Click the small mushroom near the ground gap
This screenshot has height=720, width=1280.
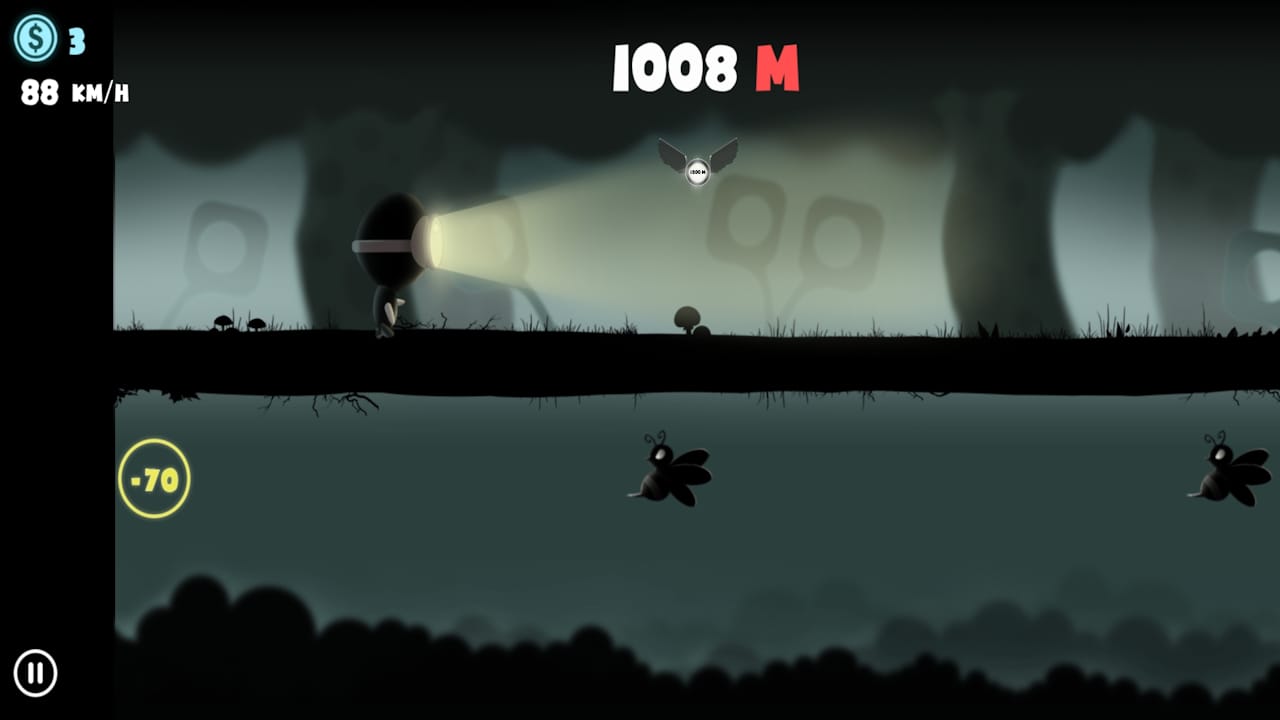(x=689, y=315)
